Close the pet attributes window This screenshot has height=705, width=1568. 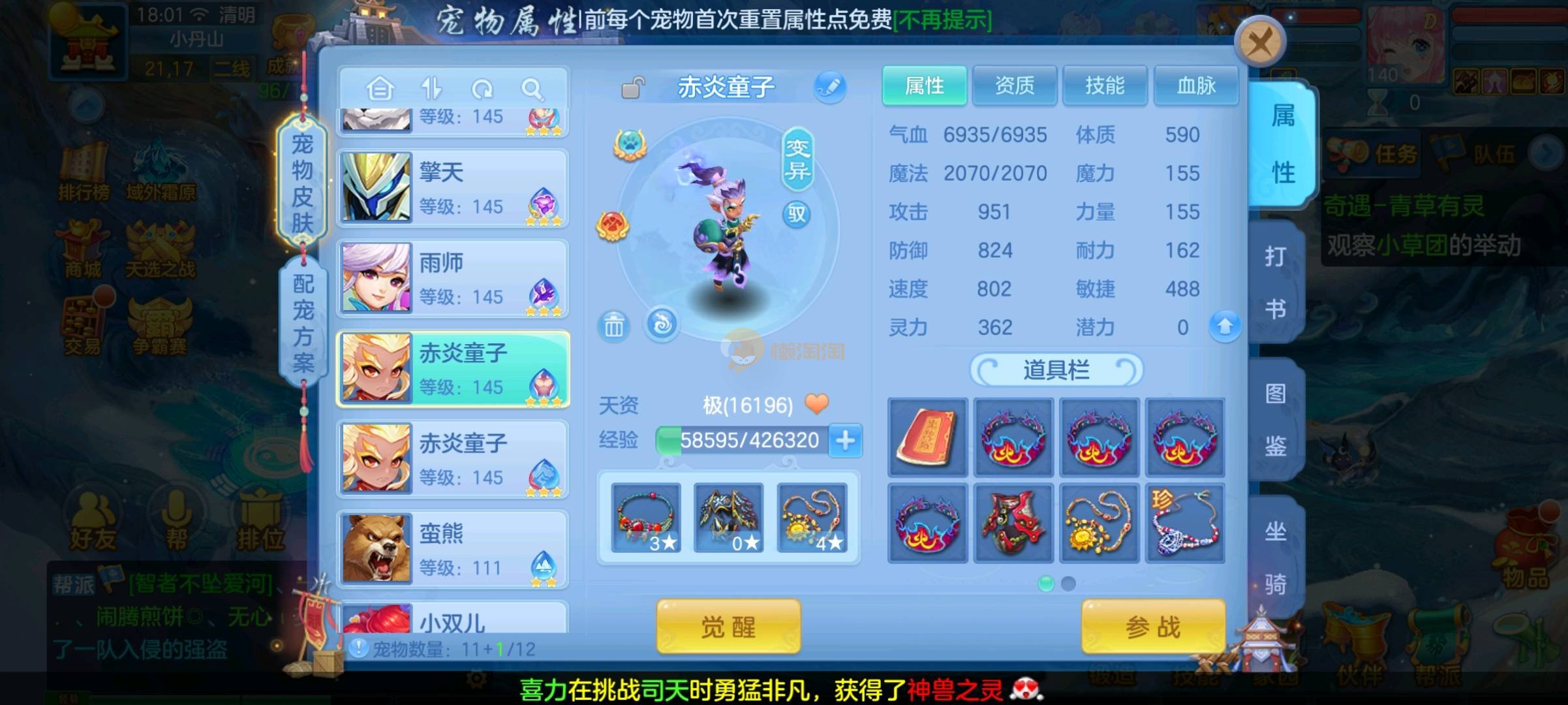(x=1259, y=43)
